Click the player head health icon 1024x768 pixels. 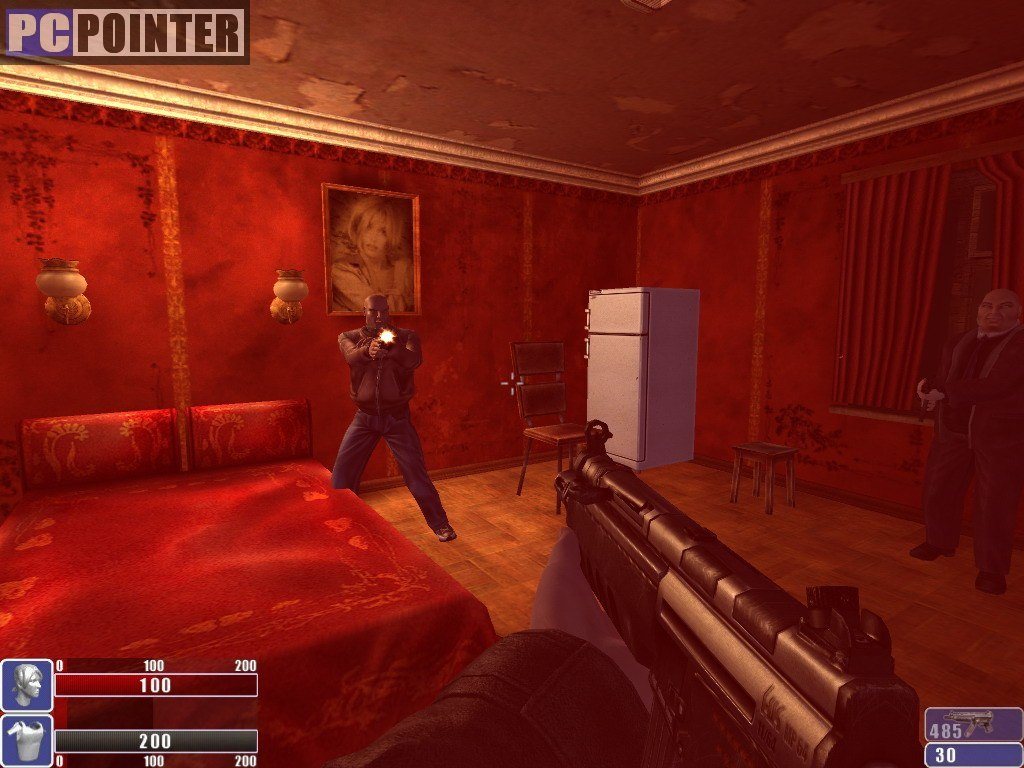point(27,685)
